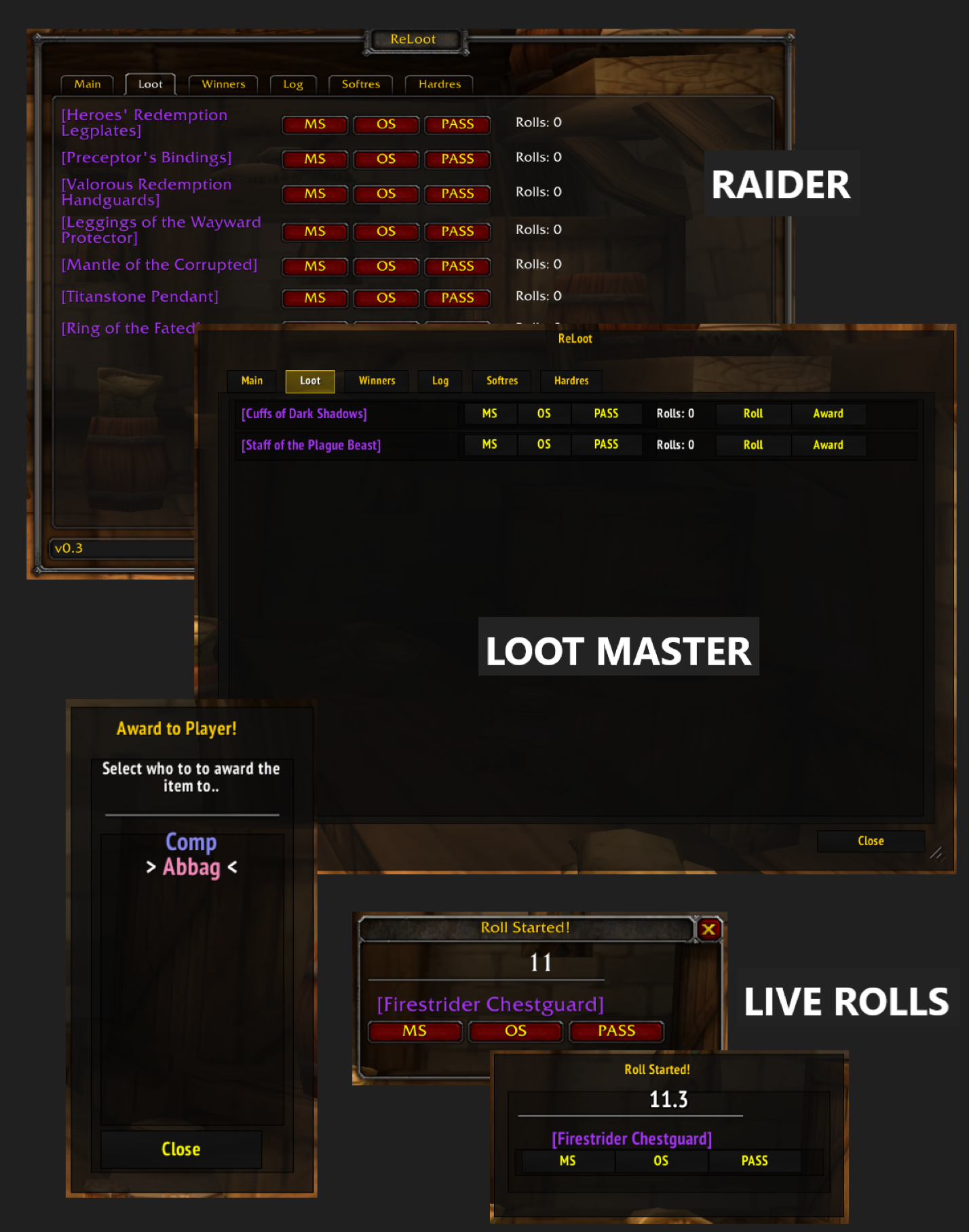This screenshot has width=969, height=1232.
Task: Roll OS on Titanstone Pendant
Action: pyautogui.click(x=385, y=298)
